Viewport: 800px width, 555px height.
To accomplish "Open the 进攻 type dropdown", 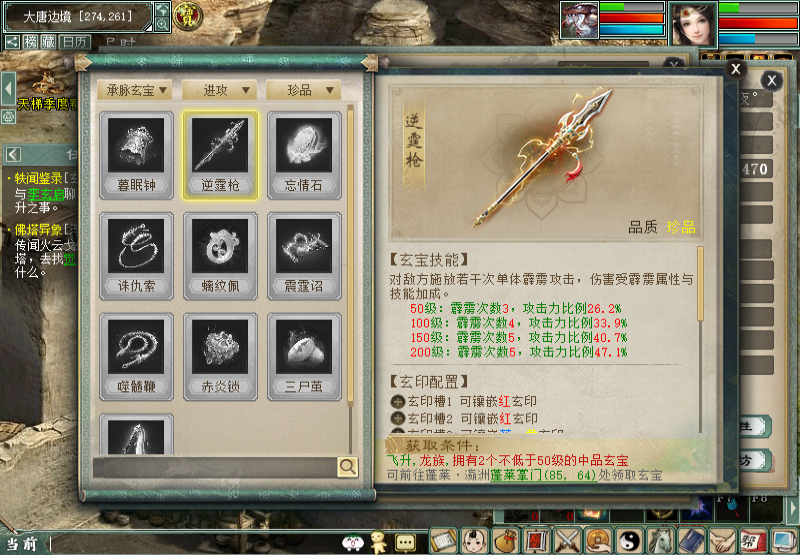I will 219,90.
